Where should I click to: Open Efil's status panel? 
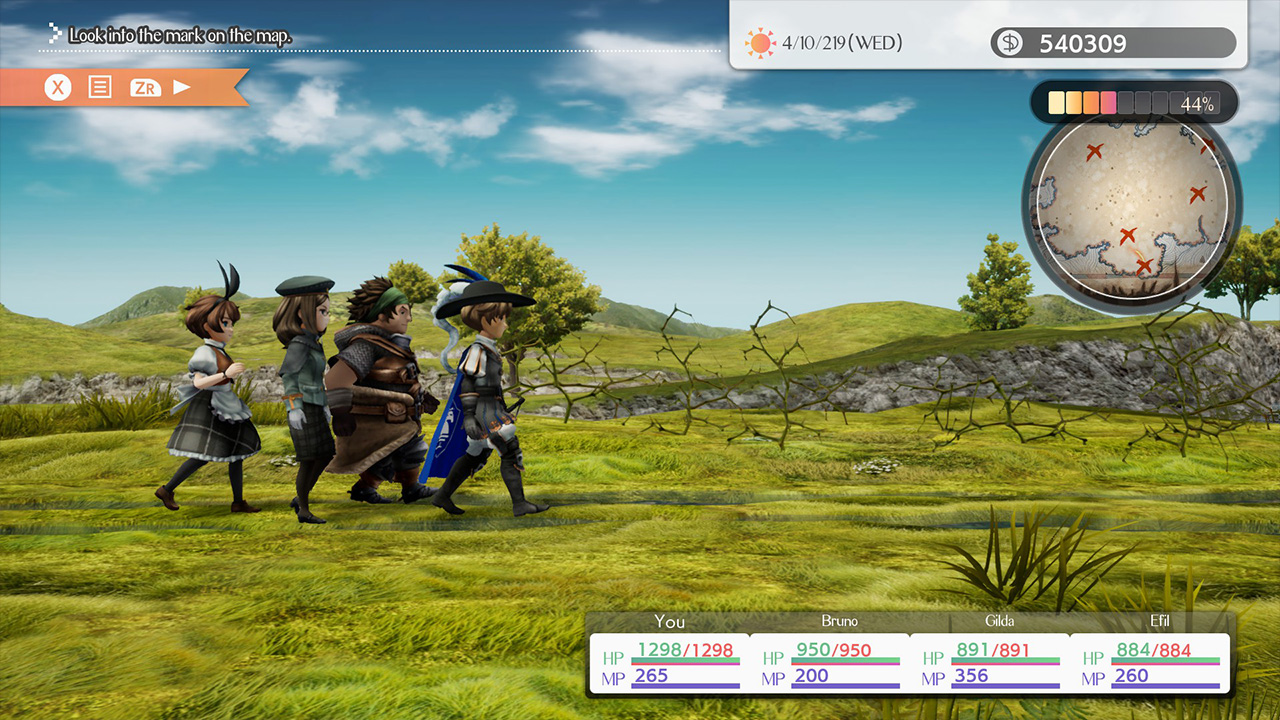click(1160, 621)
